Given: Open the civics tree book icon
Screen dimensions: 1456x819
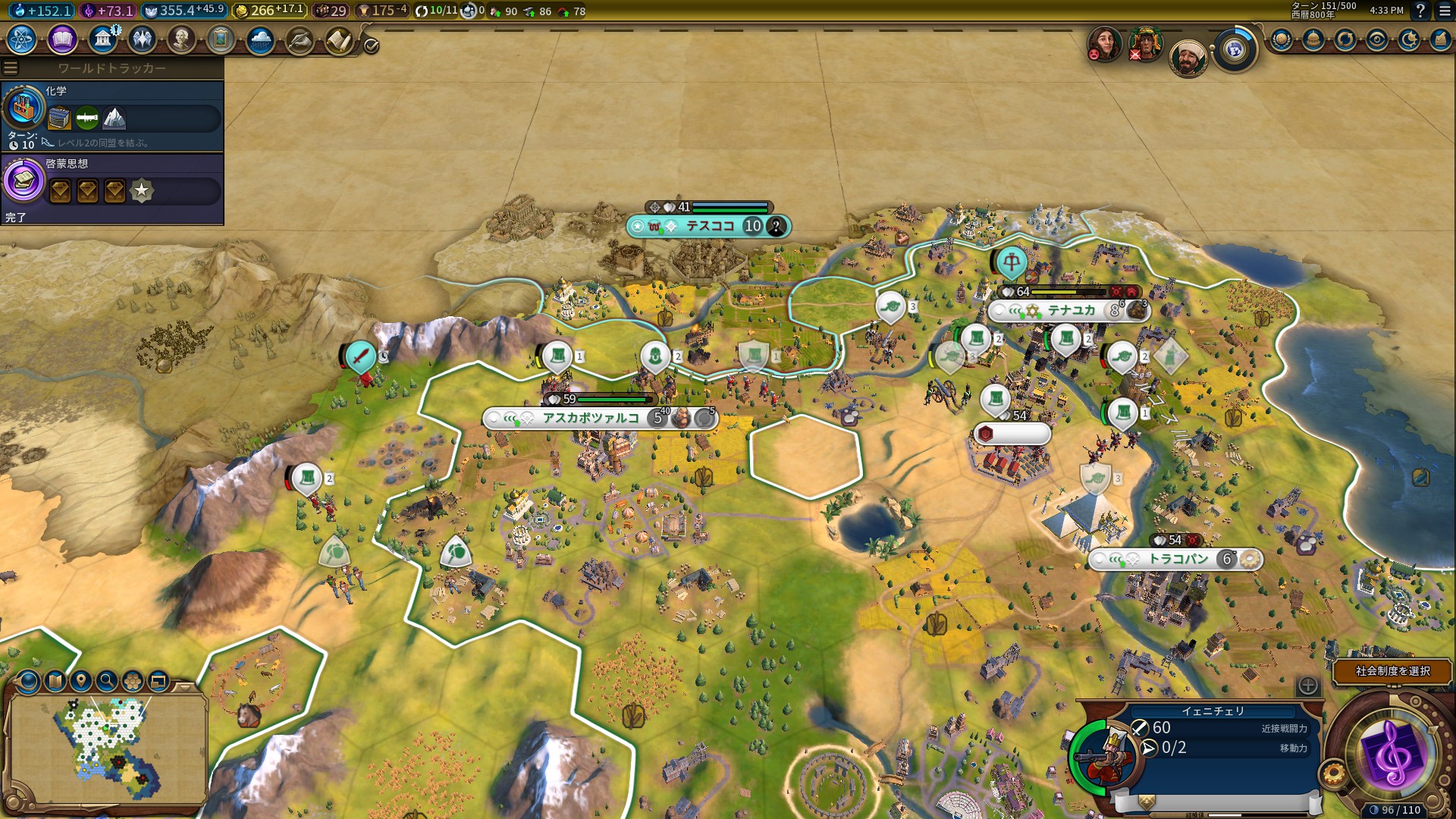Looking at the screenshot, I should tap(62, 39).
